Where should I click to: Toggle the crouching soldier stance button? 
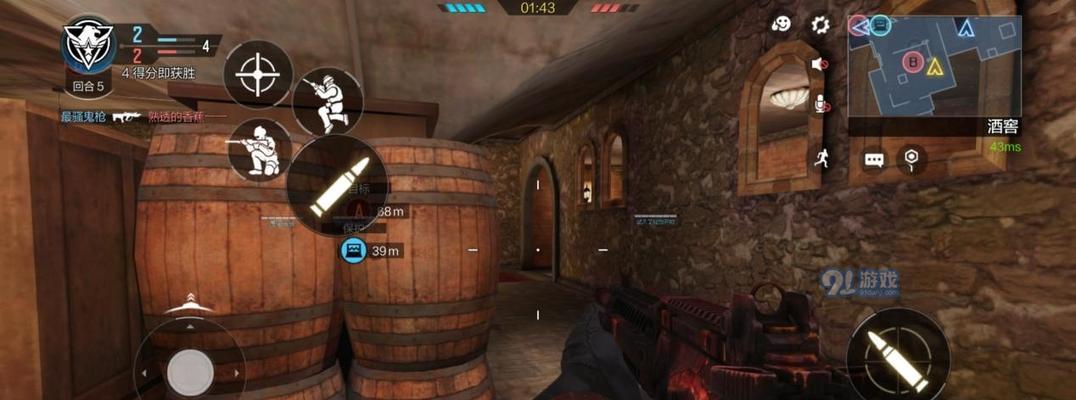pos(259,149)
